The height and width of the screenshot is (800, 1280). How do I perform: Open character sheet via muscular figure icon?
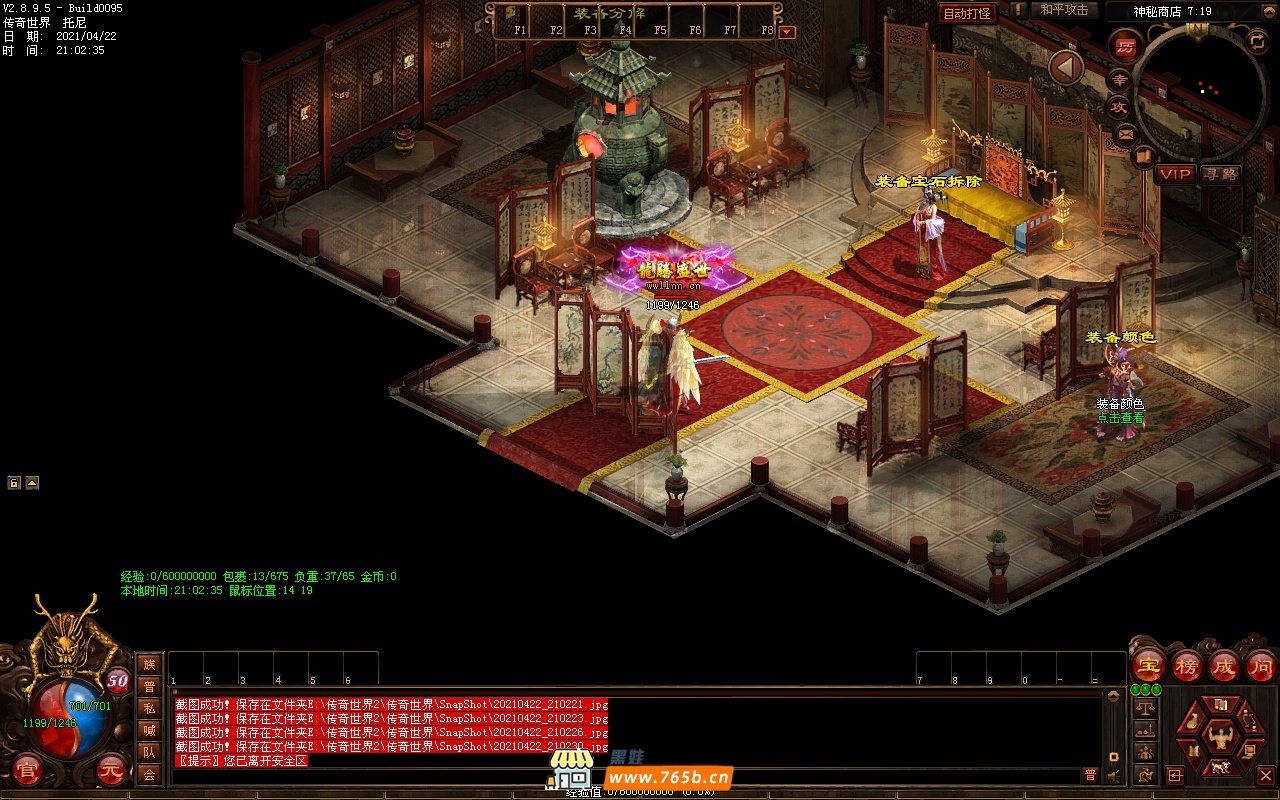(1219, 737)
